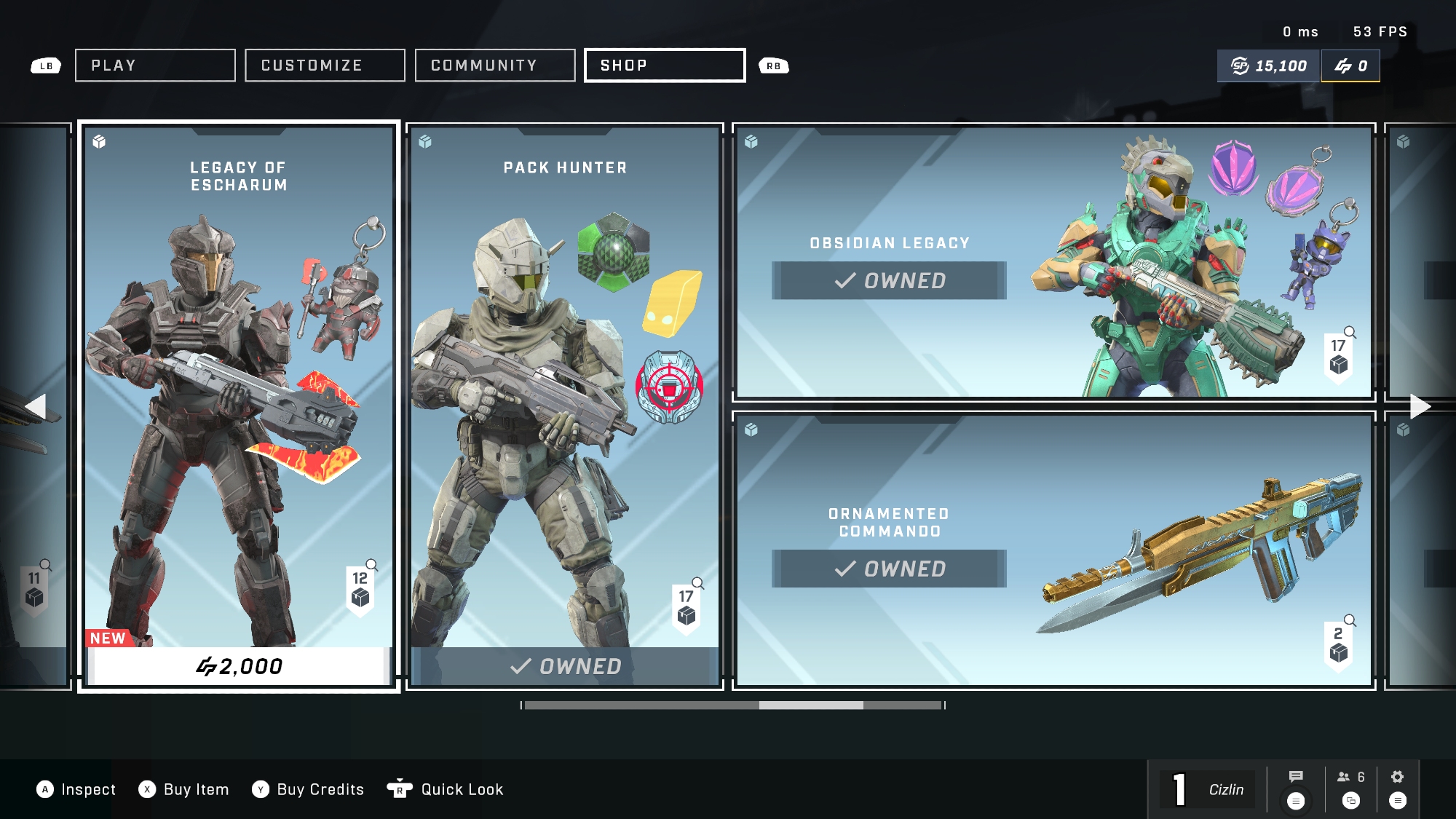This screenshot has height=819, width=1456.
Task: Open the settings gear icon
Action: point(1397,777)
